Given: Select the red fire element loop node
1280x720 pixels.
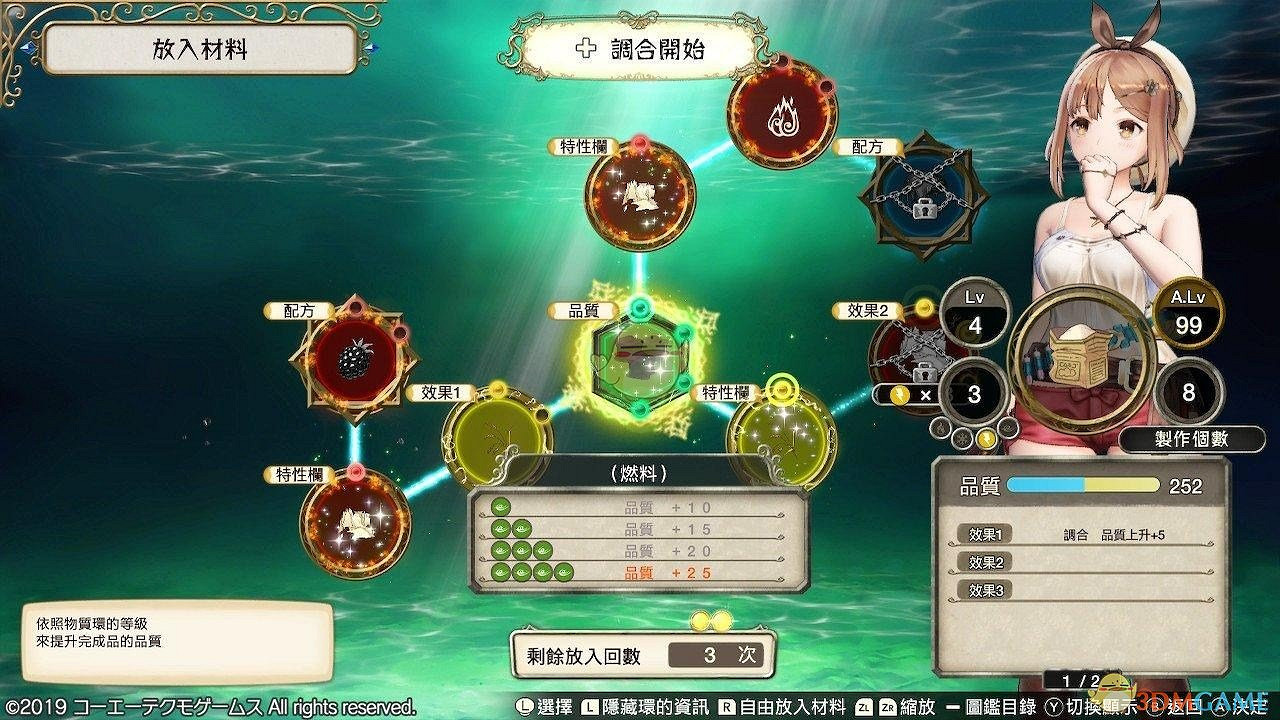Looking at the screenshot, I should tap(781, 115).
